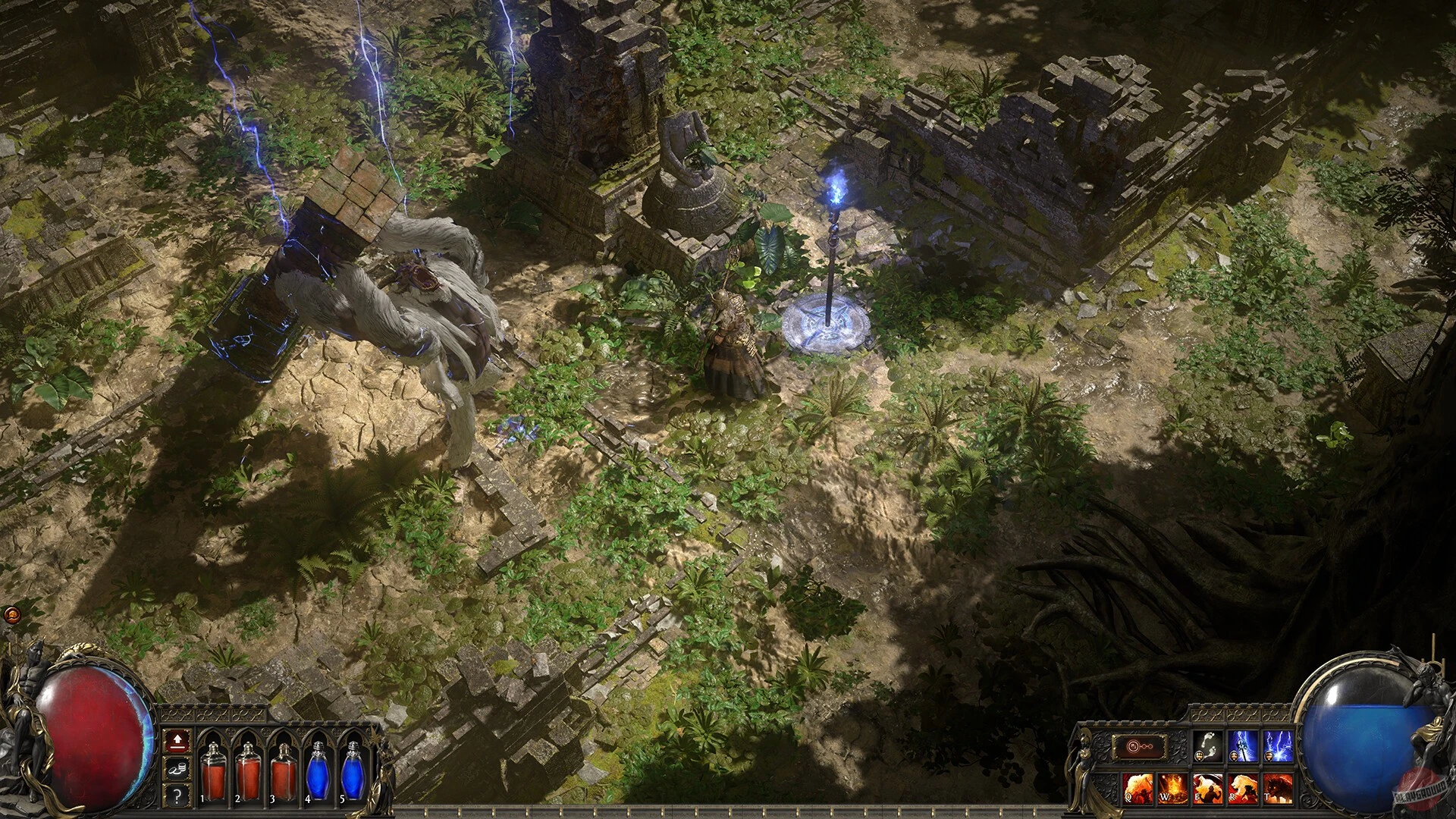Trigger the T hound skill
The image size is (1456, 819).
(x=1278, y=789)
